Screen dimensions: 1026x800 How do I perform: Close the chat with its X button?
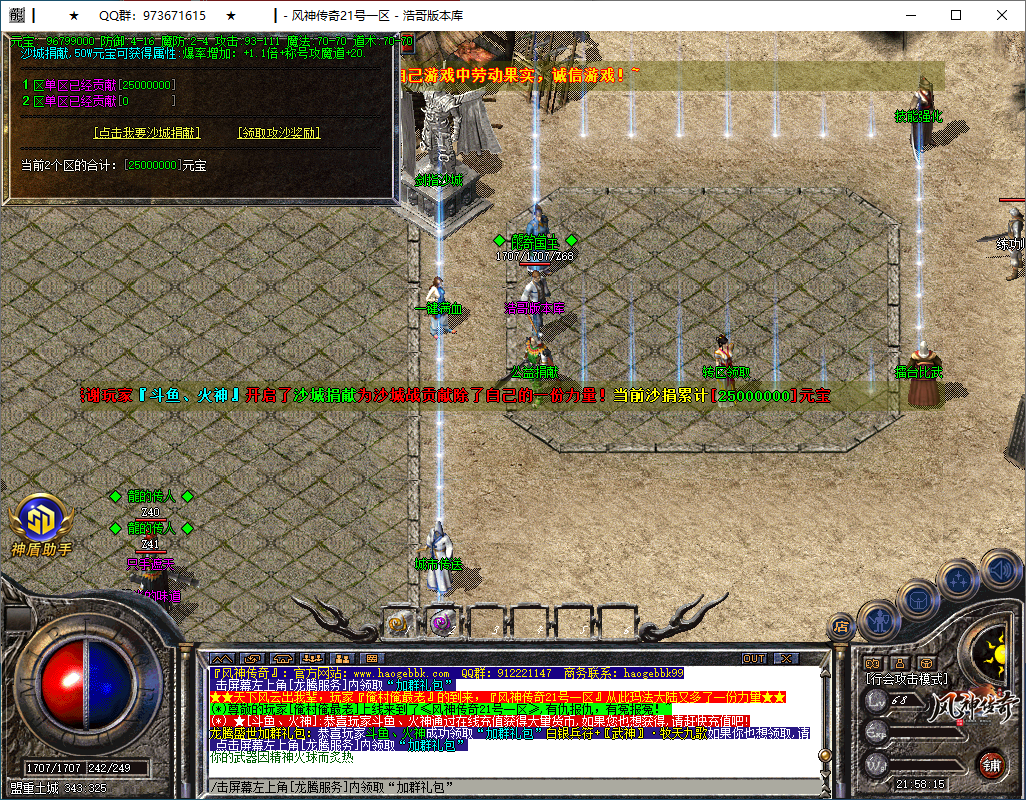(787, 659)
